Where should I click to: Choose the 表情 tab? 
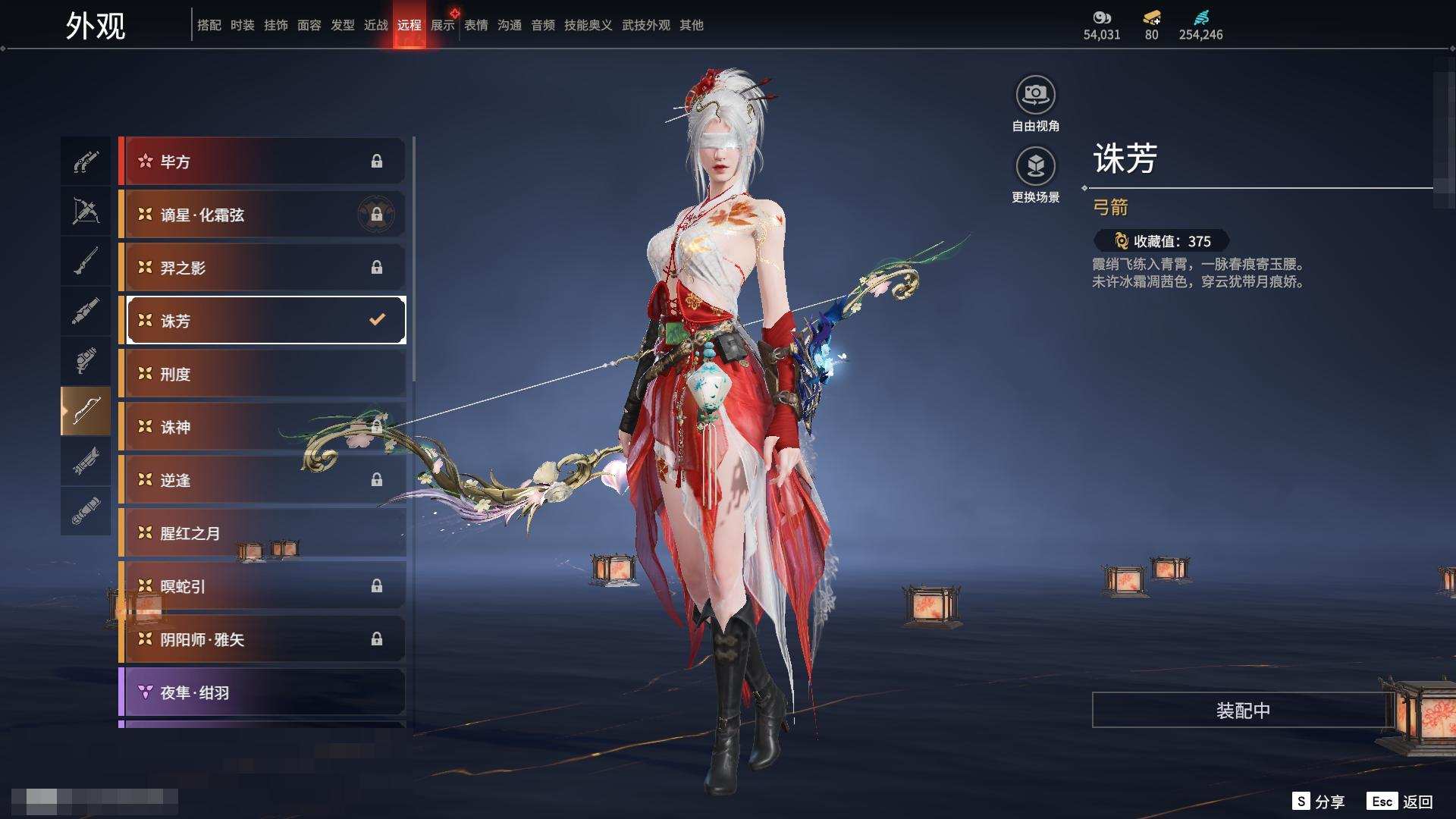pyautogui.click(x=475, y=25)
